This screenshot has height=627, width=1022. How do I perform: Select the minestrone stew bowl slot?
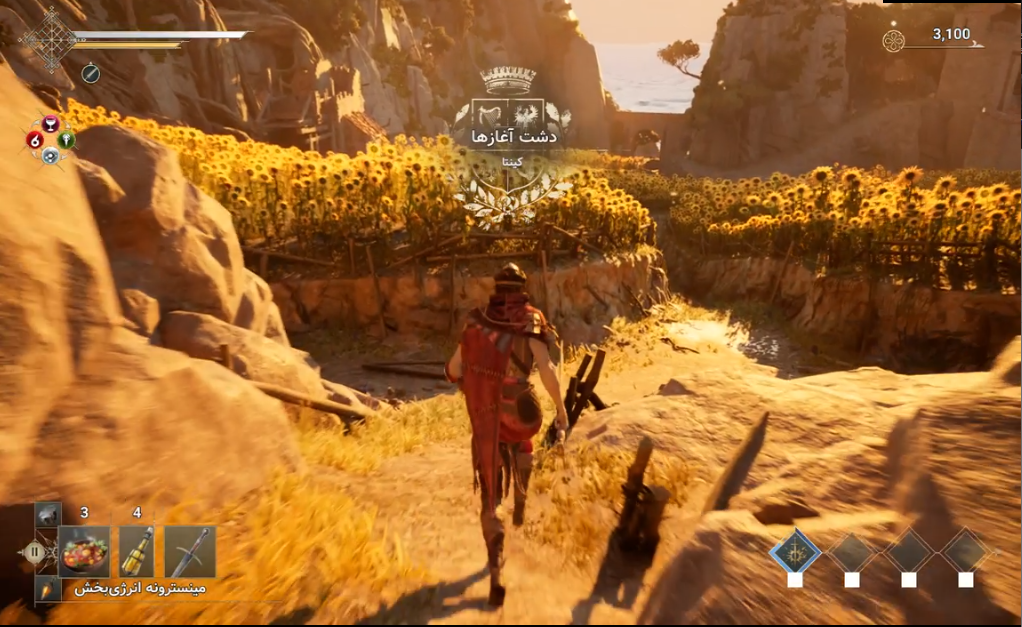pyautogui.click(x=84, y=551)
